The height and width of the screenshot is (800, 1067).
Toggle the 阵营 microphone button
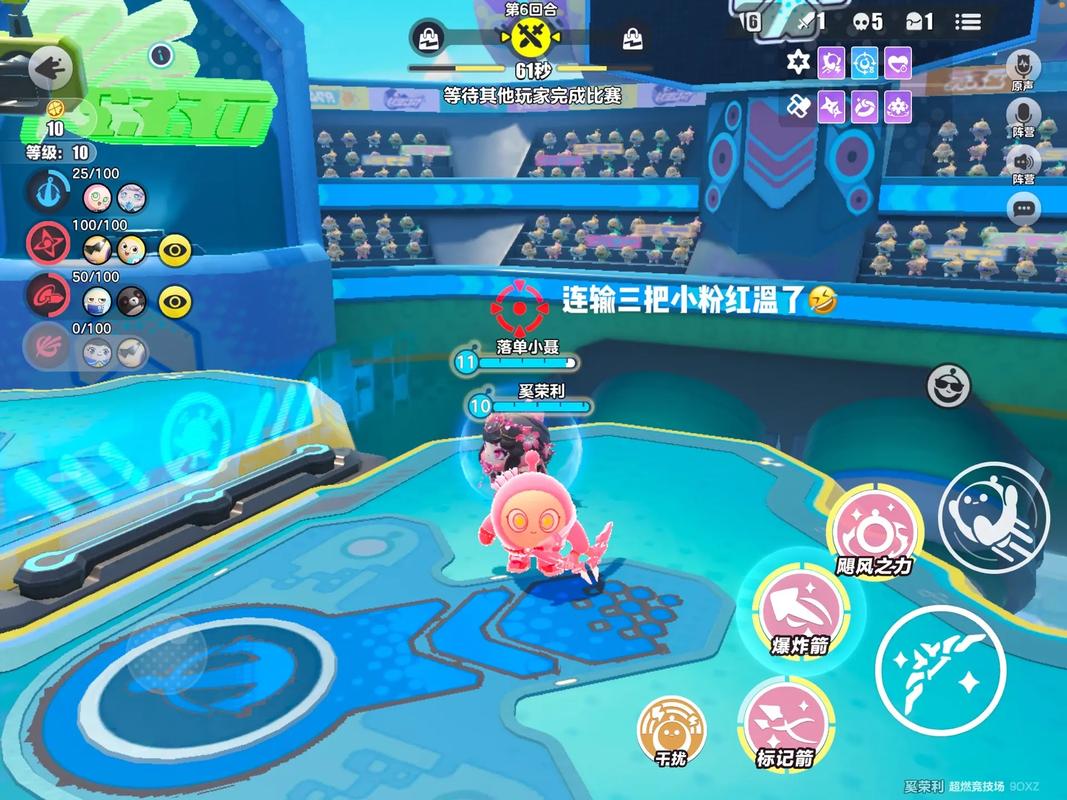(1023, 116)
